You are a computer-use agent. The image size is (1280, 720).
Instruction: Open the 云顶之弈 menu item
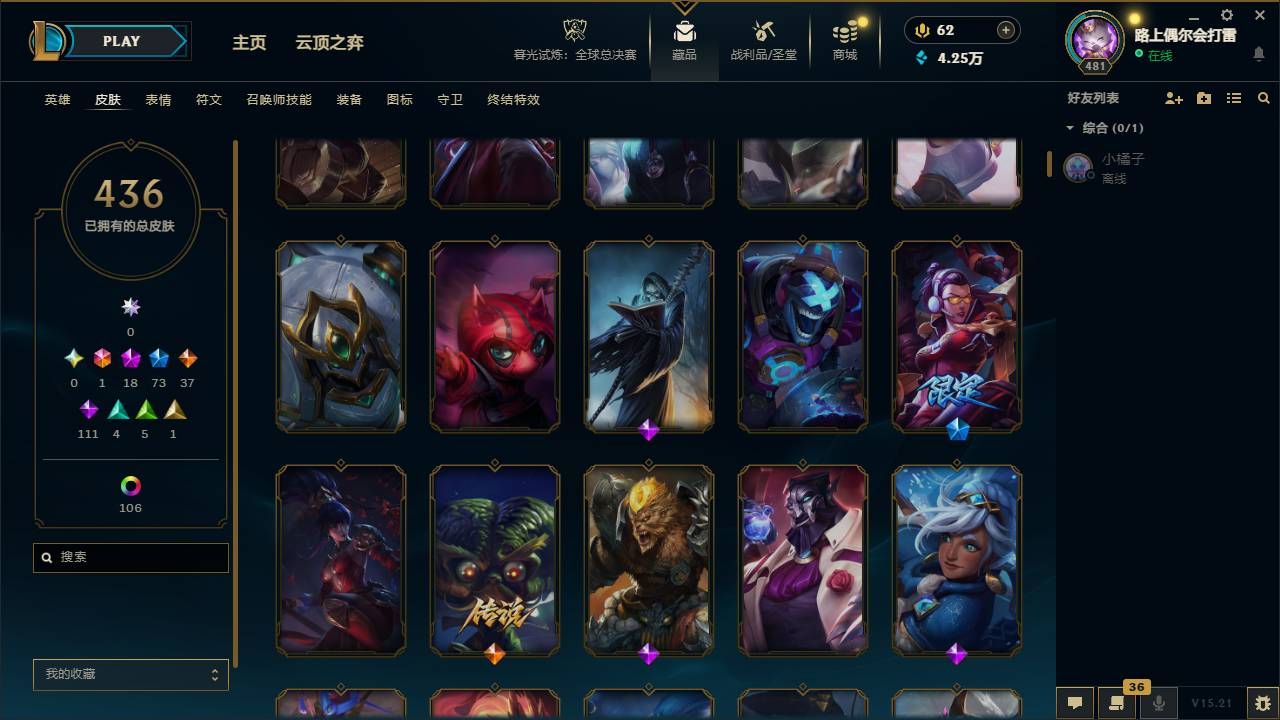point(330,43)
